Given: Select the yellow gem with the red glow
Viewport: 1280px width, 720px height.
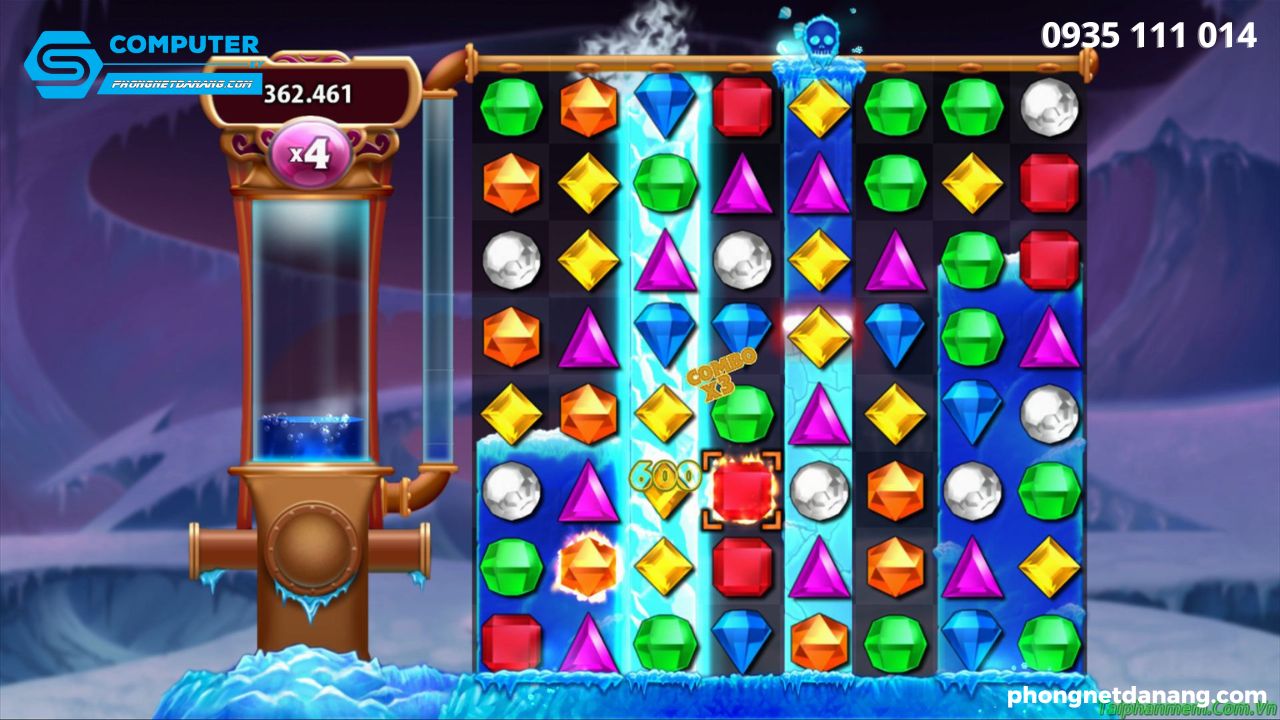Looking at the screenshot, I should pyautogui.click(x=819, y=336).
